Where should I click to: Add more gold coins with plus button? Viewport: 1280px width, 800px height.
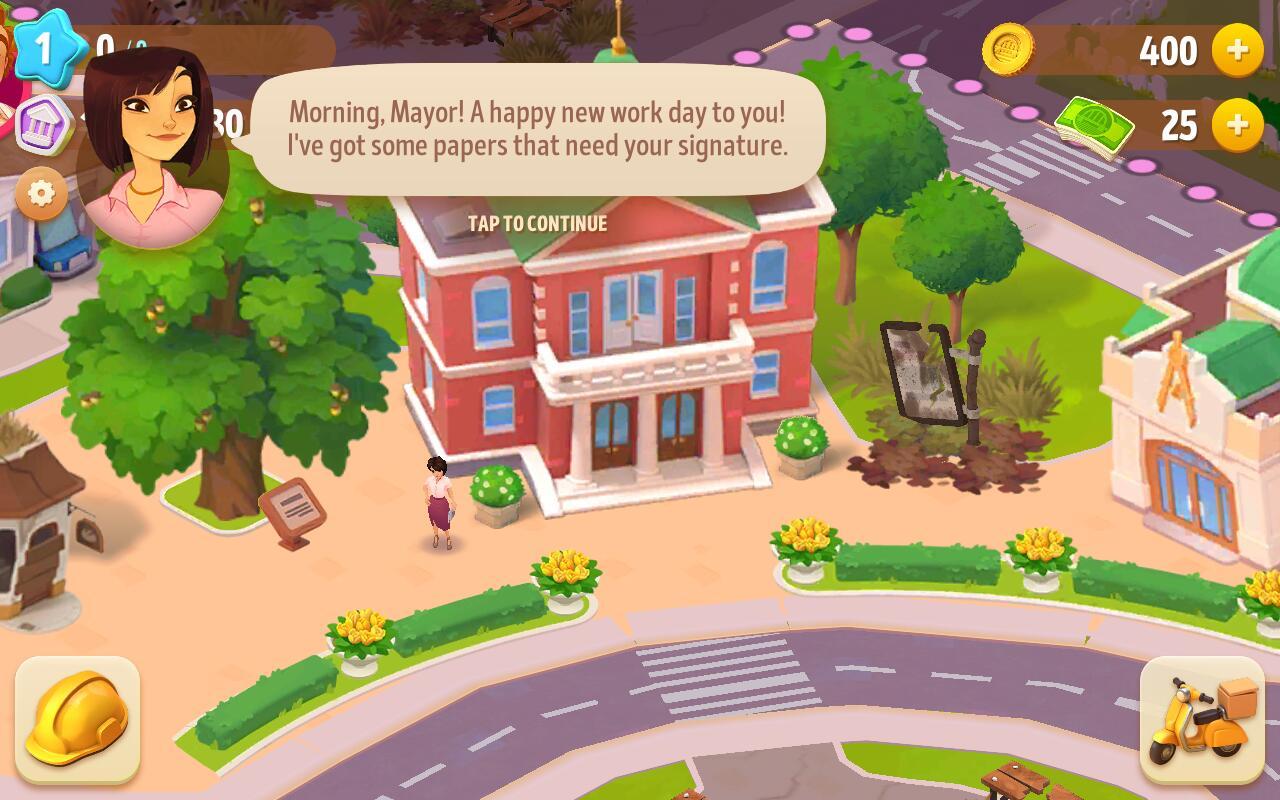pyautogui.click(x=1237, y=50)
